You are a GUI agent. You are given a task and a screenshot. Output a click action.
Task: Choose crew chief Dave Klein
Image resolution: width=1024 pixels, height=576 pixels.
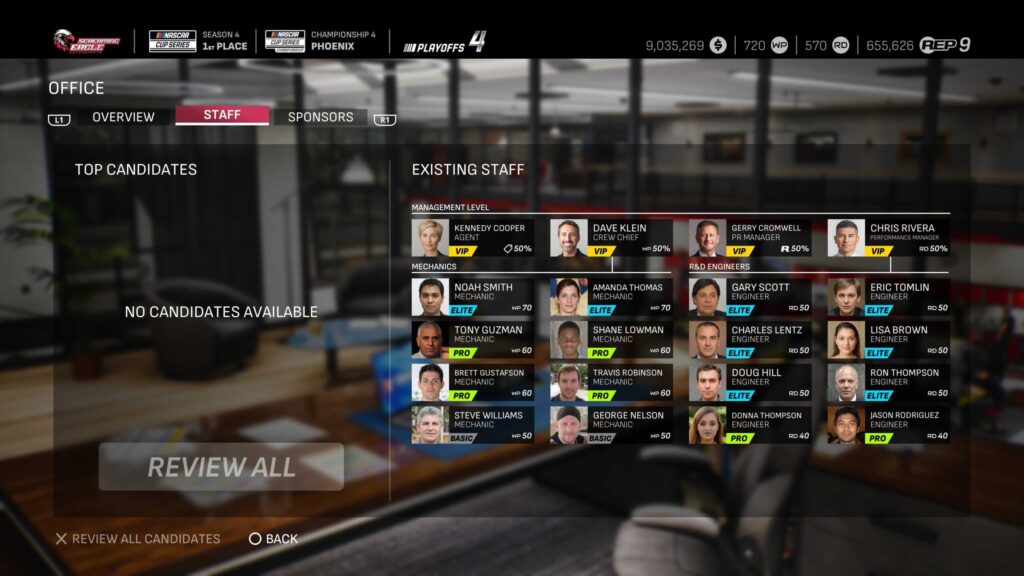coord(611,238)
